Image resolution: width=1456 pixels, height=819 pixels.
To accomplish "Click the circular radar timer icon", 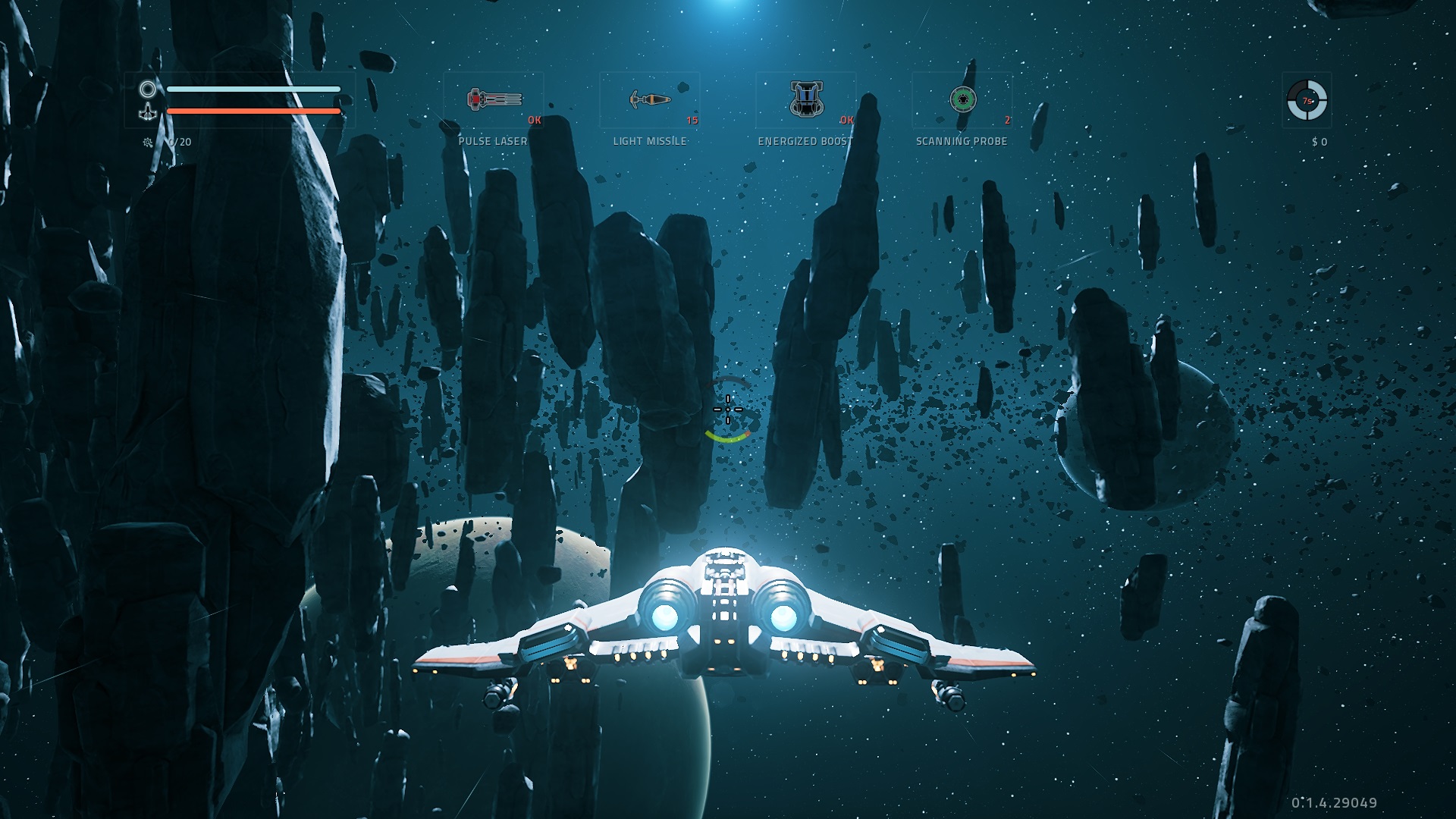I will (1307, 100).
